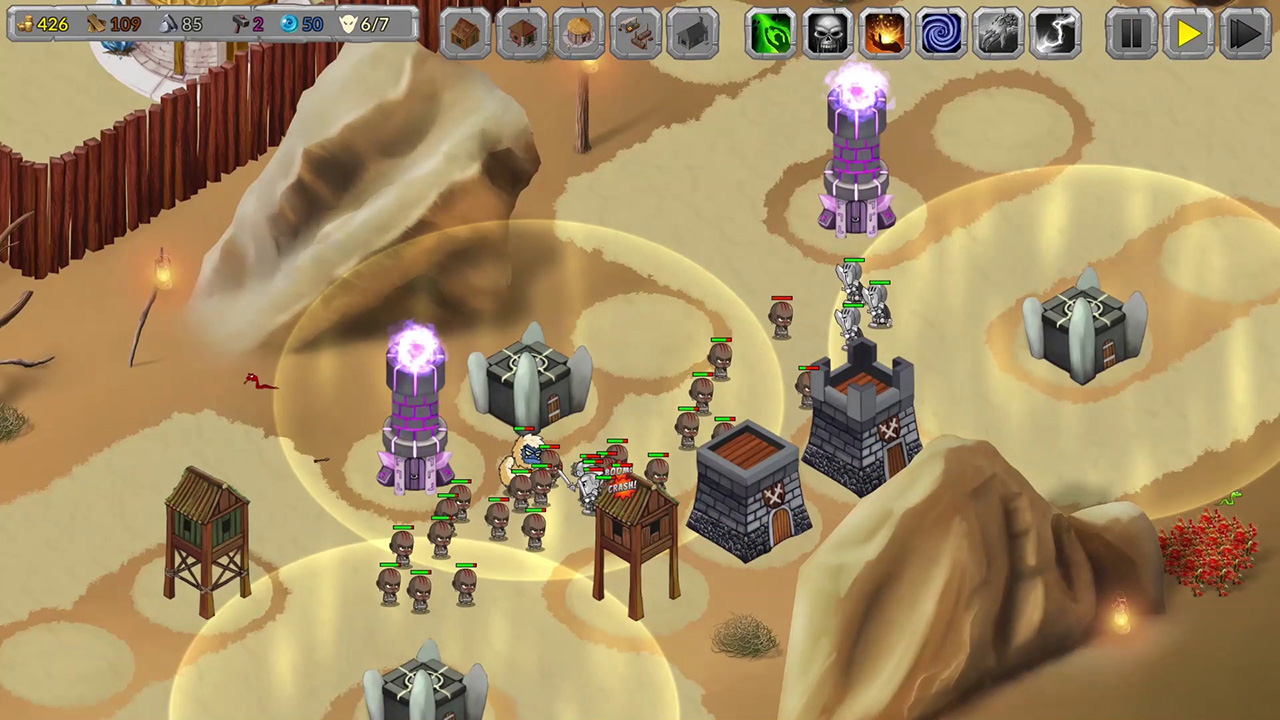Click the gold coins resource icon
The image size is (1280, 720).
coord(27,23)
